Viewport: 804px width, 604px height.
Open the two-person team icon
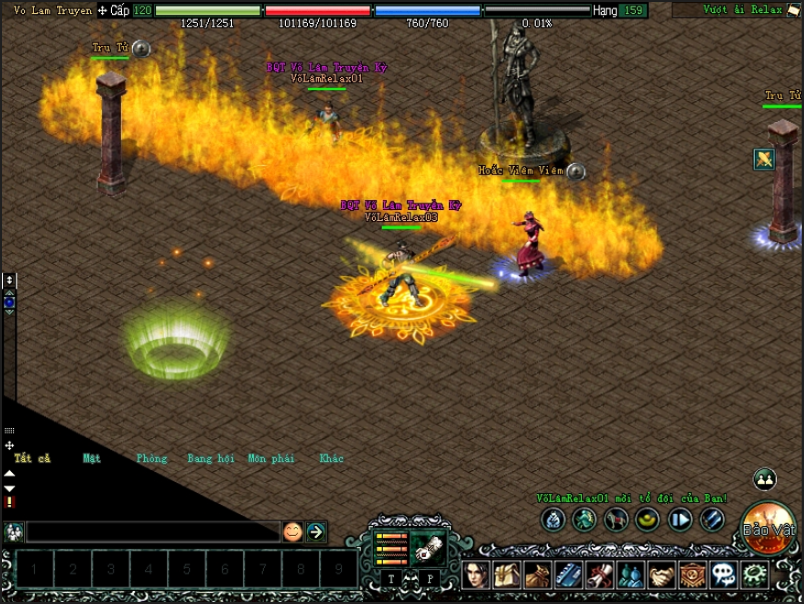click(x=765, y=479)
